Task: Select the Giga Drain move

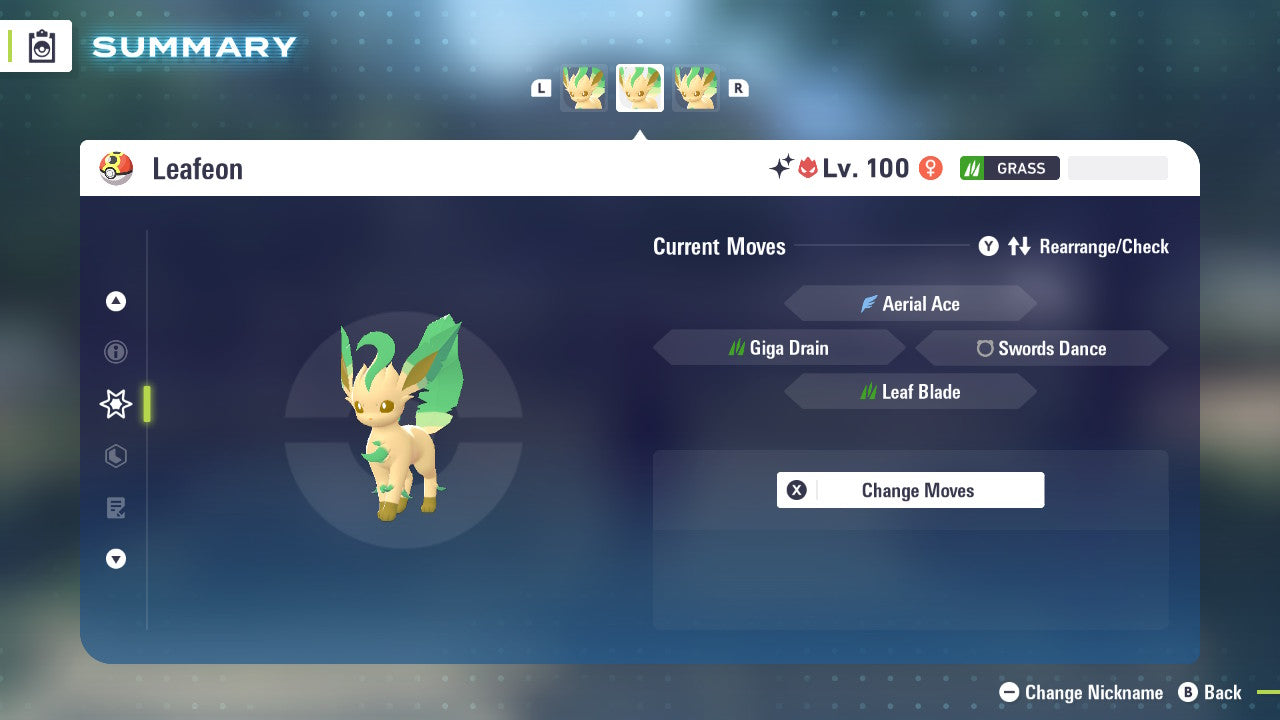Action: click(779, 347)
